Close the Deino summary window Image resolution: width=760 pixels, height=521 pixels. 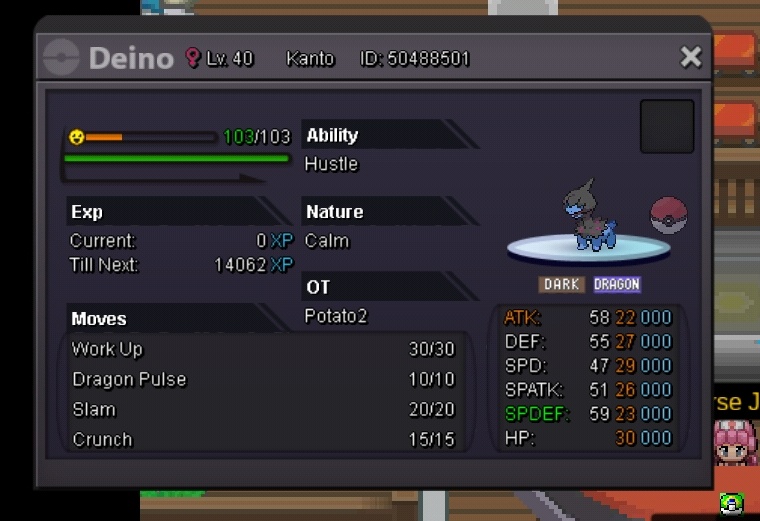click(690, 57)
